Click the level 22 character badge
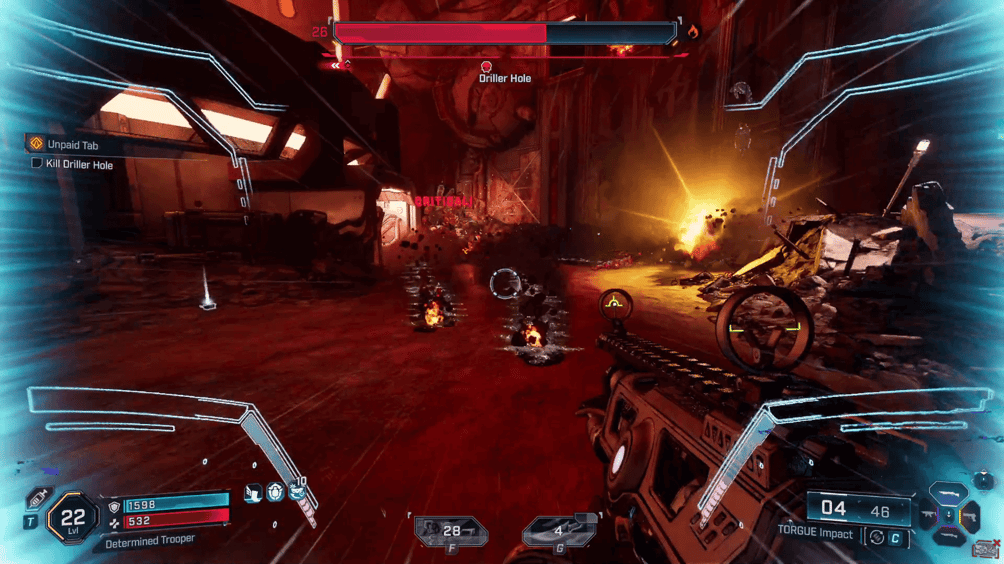 click(x=72, y=518)
